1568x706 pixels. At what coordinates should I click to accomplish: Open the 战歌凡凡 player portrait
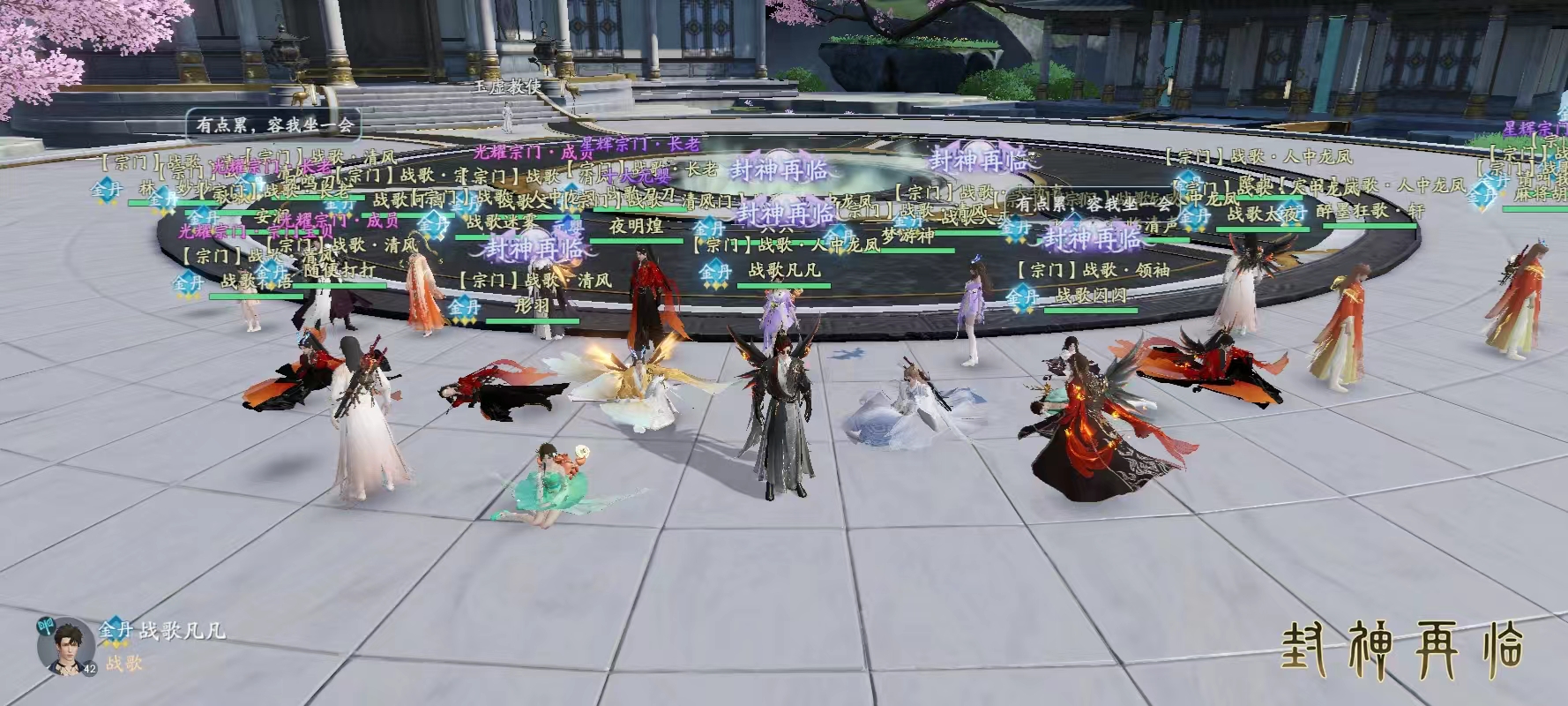point(66,645)
